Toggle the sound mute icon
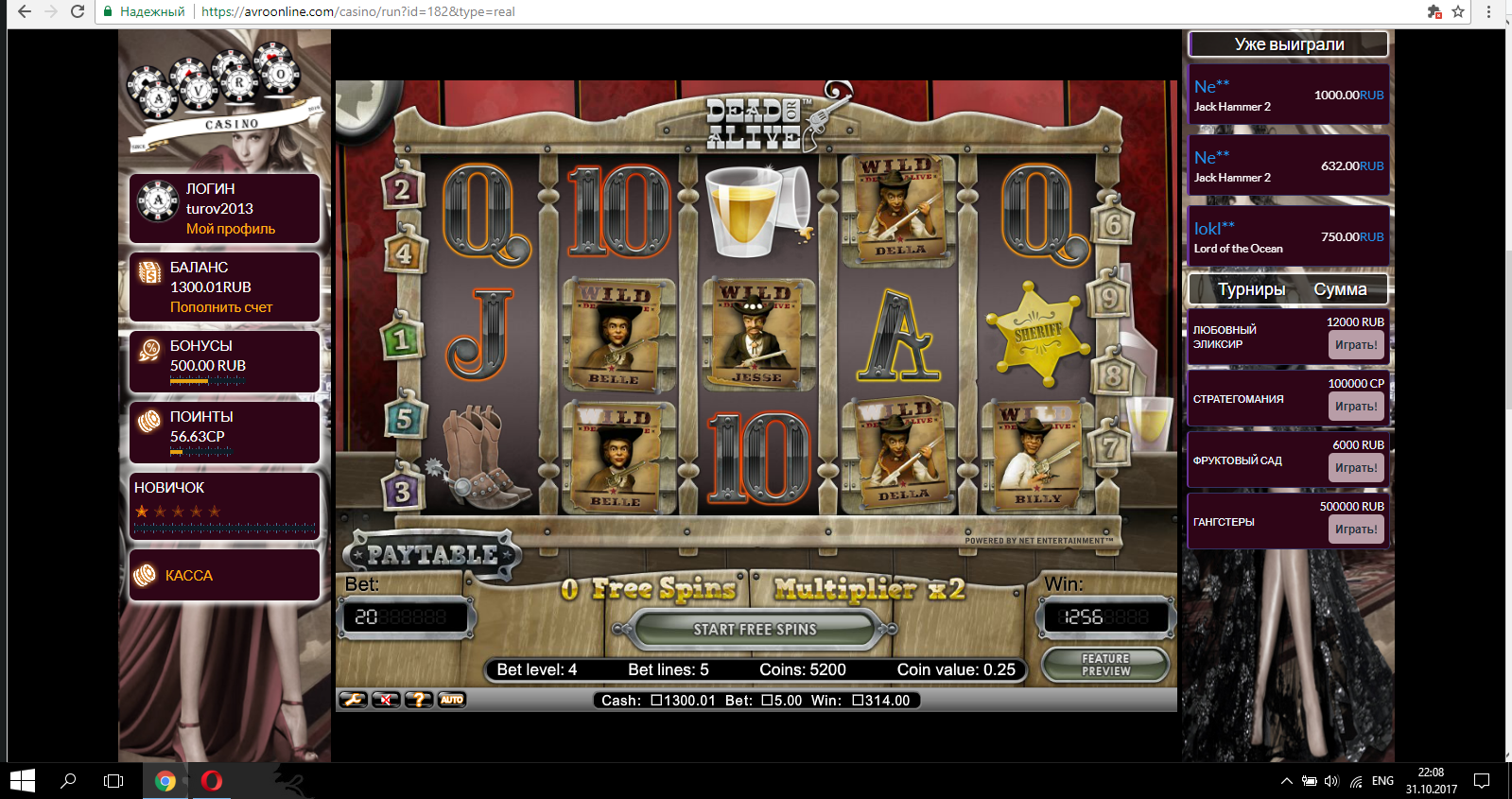Viewport: 1512px width, 799px height. (x=386, y=700)
